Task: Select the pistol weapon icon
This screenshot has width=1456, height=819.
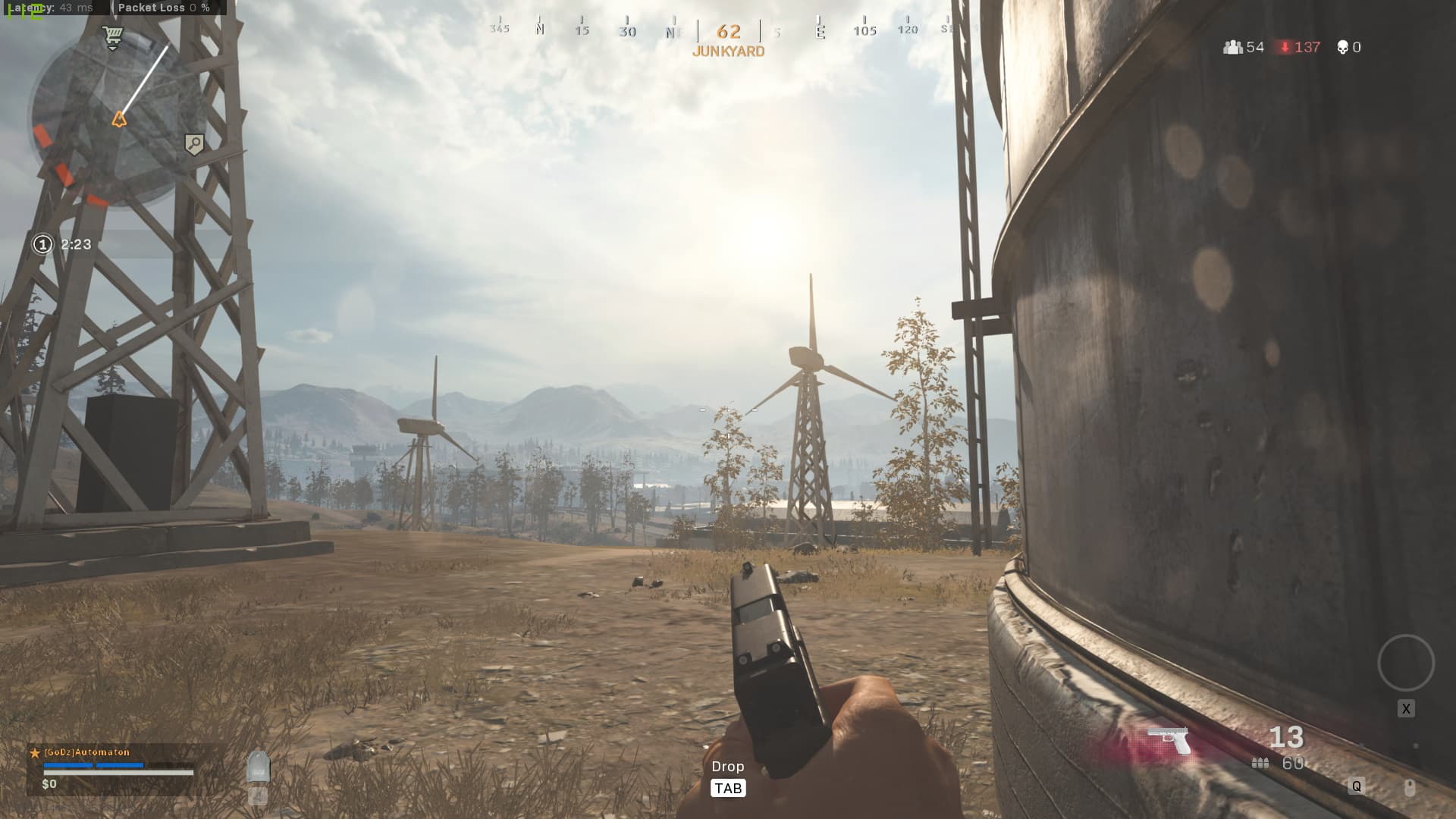Action: point(1169,740)
